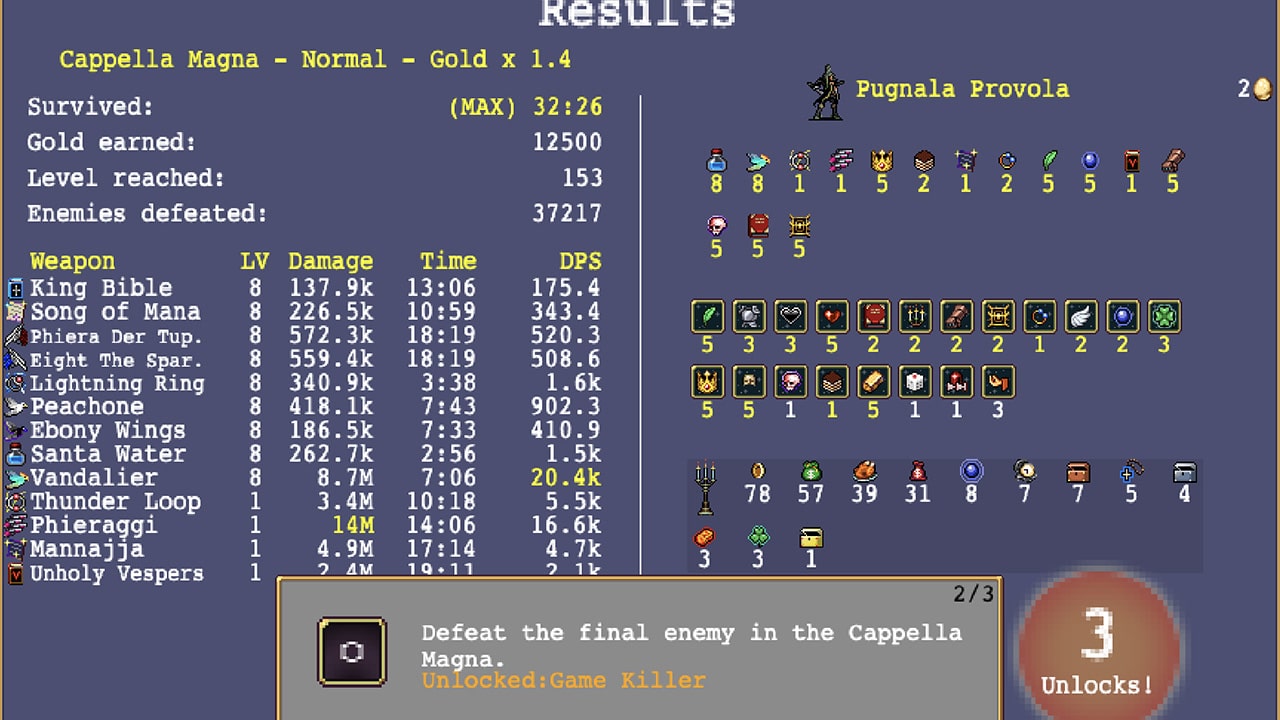Click the golden egg beside Pugnala Provola
1280x720 pixels.
point(1265,90)
